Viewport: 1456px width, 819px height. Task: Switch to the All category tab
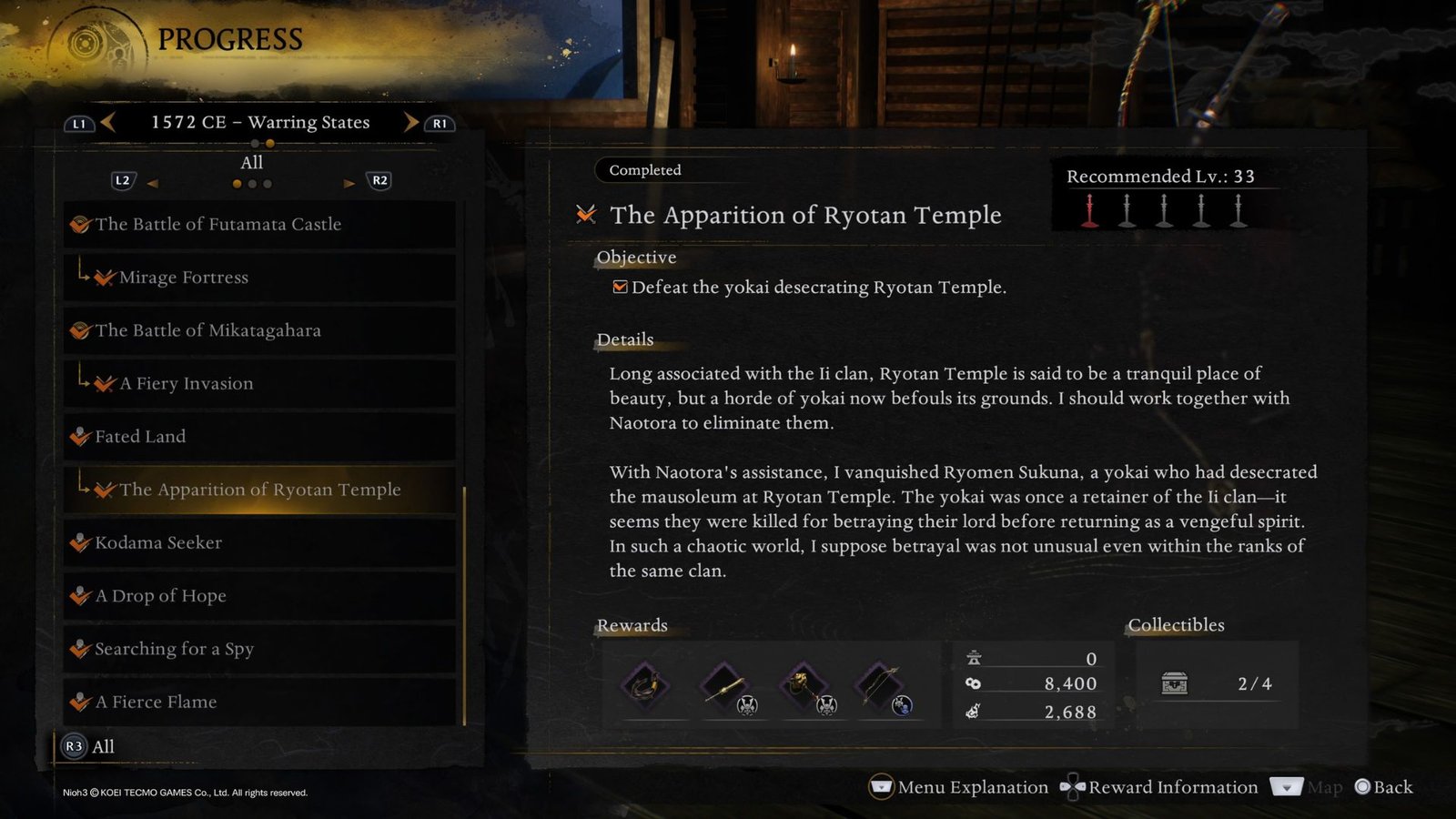(x=251, y=162)
